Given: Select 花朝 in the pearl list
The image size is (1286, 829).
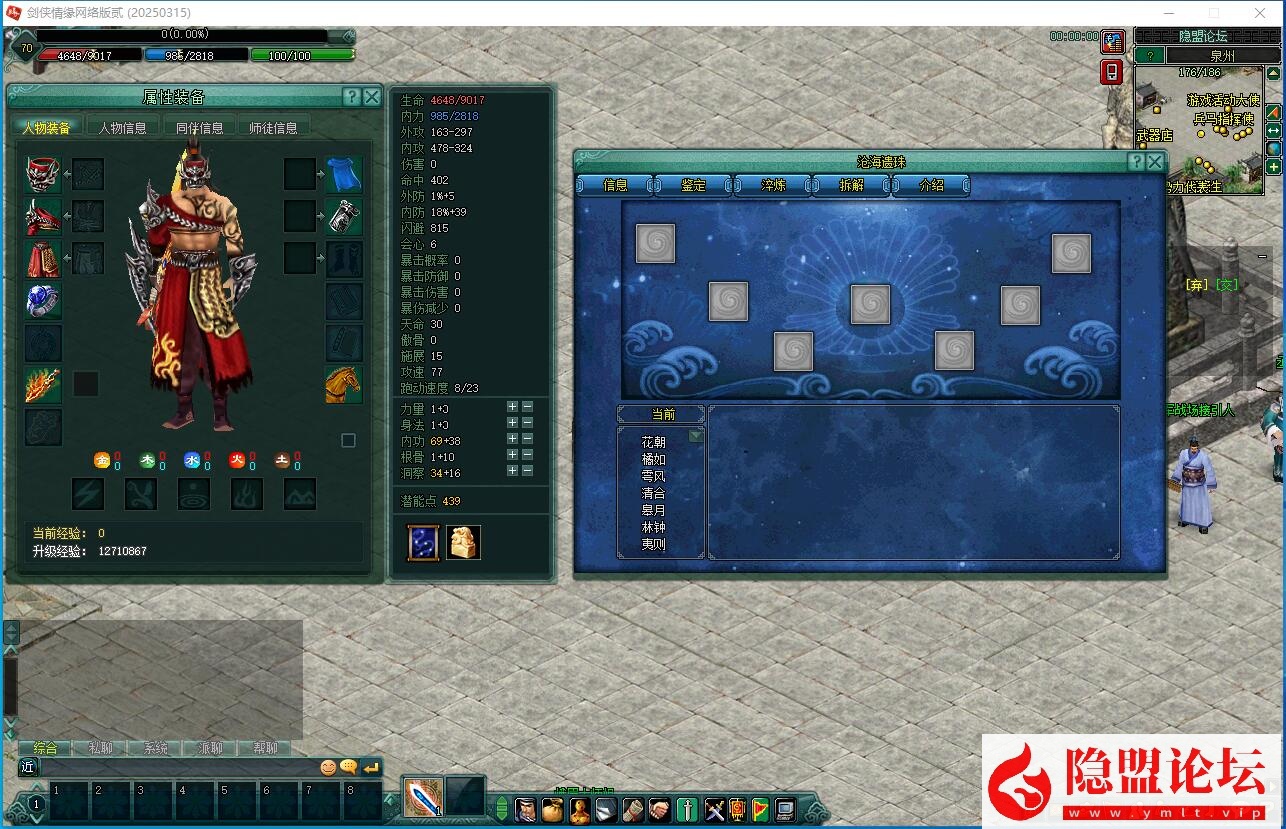Looking at the screenshot, I should point(653,442).
